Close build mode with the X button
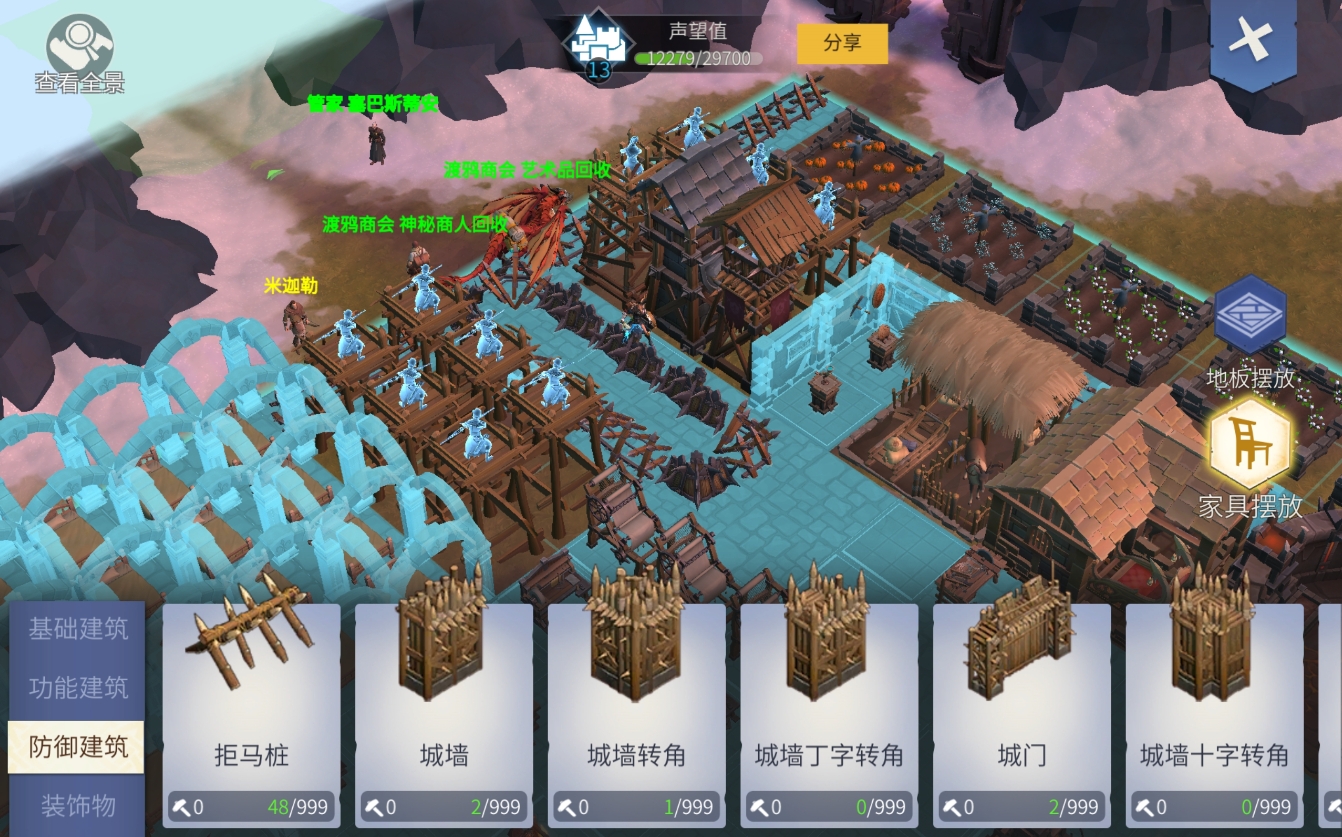 point(1249,43)
